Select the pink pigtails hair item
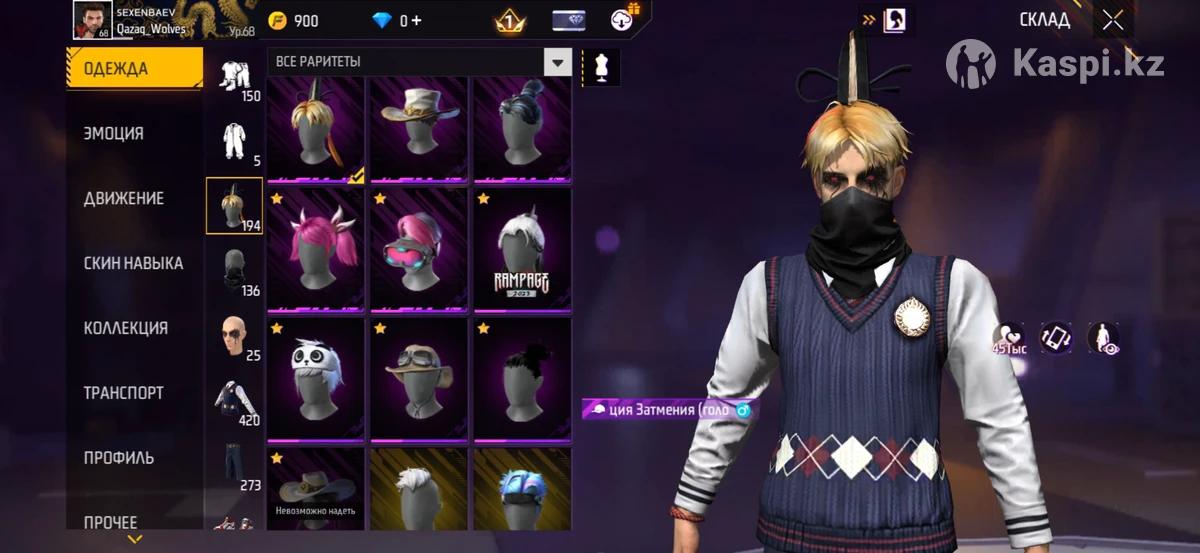 click(316, 248)
